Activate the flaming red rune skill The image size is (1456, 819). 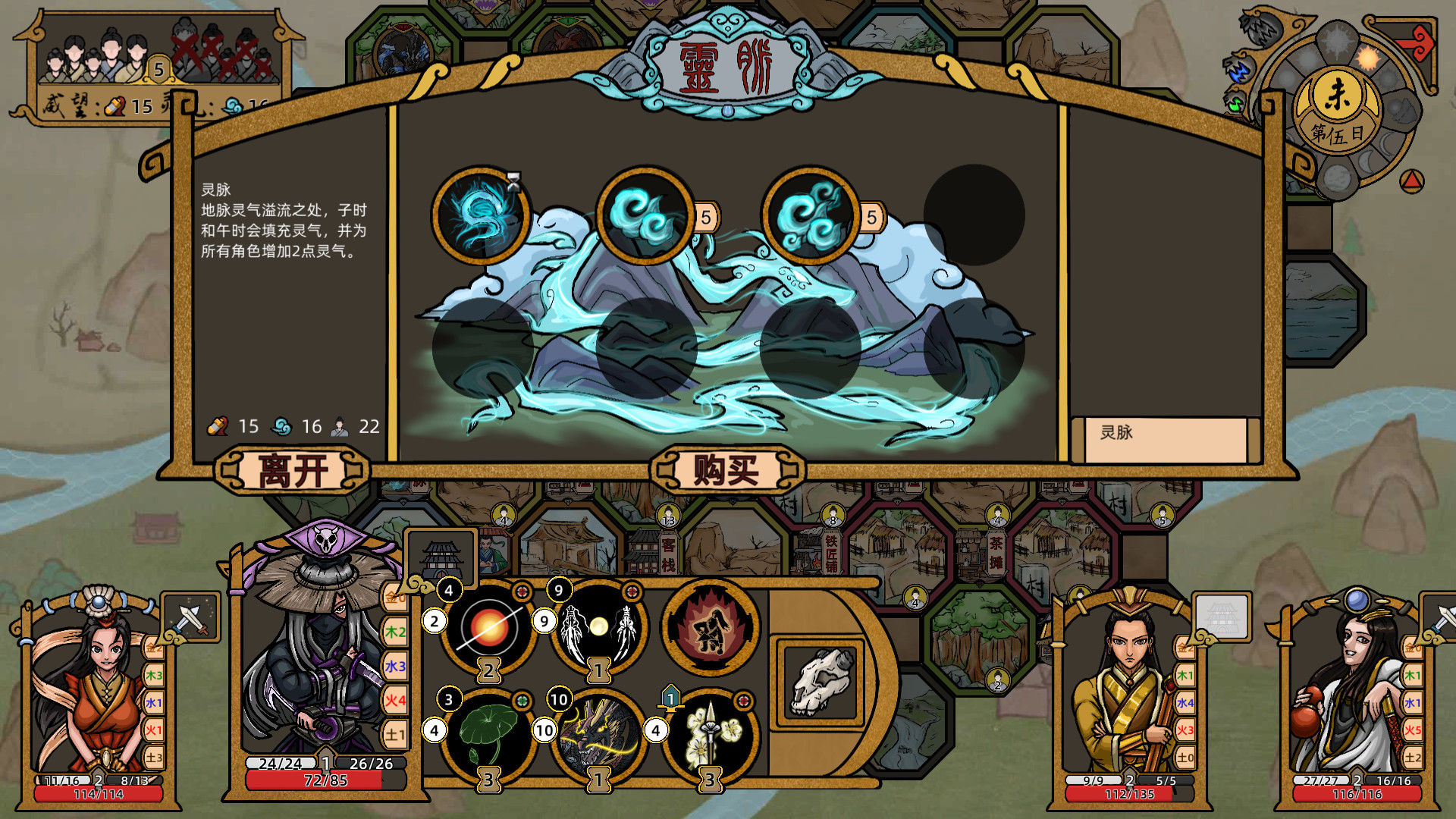pos(711,628)
